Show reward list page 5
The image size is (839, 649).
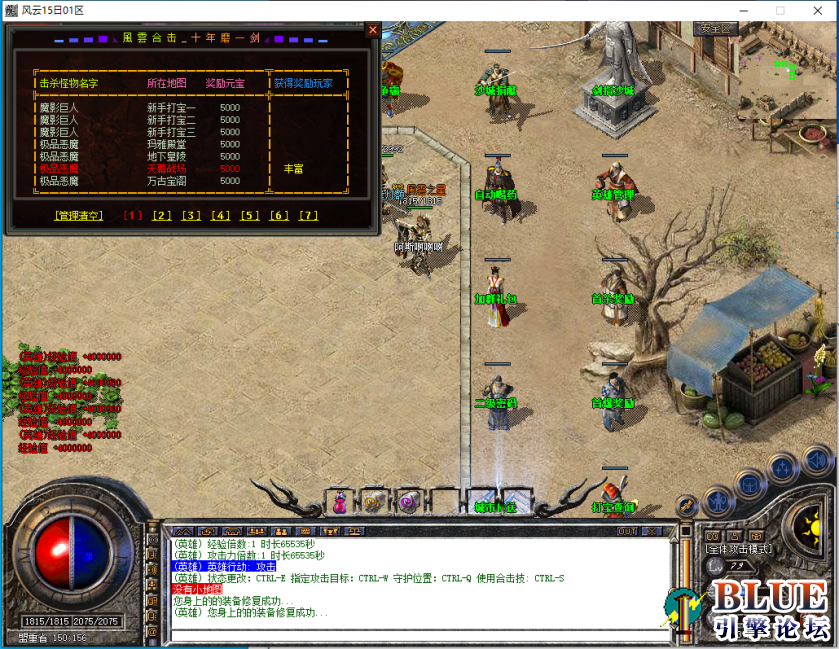pyautogui.click(x=249, y=215)
